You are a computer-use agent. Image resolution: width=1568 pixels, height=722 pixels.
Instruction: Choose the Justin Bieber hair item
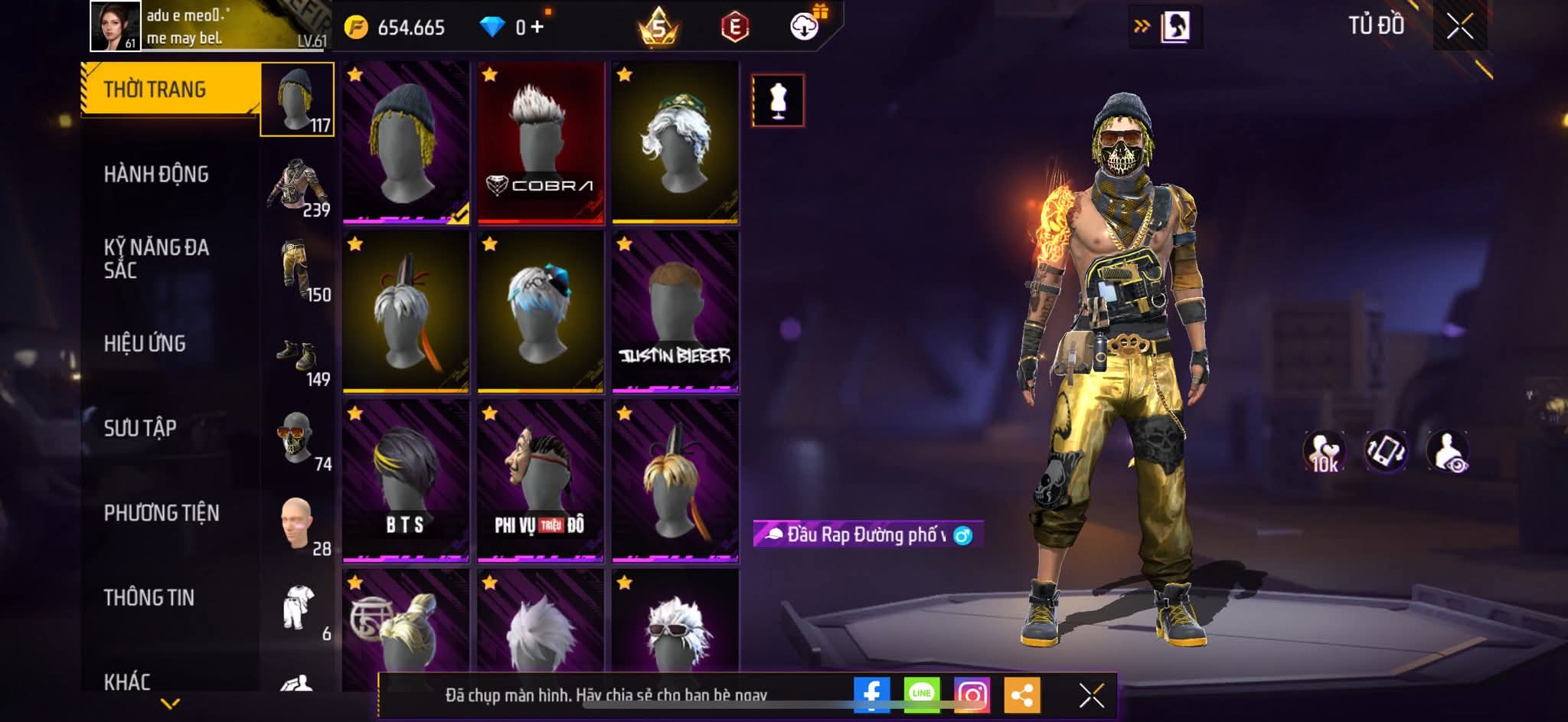[675, 312]
